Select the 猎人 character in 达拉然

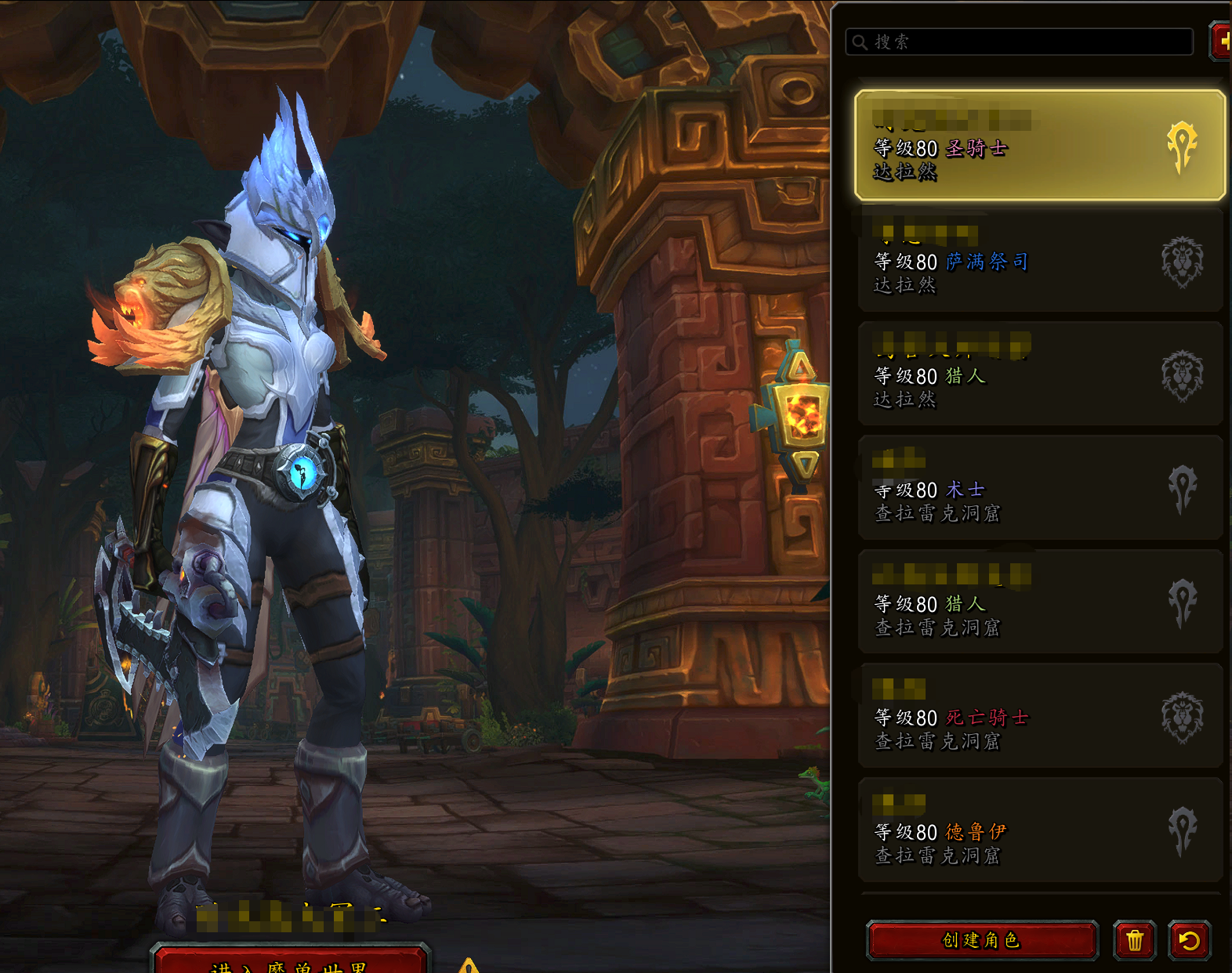click(1039, 375)
